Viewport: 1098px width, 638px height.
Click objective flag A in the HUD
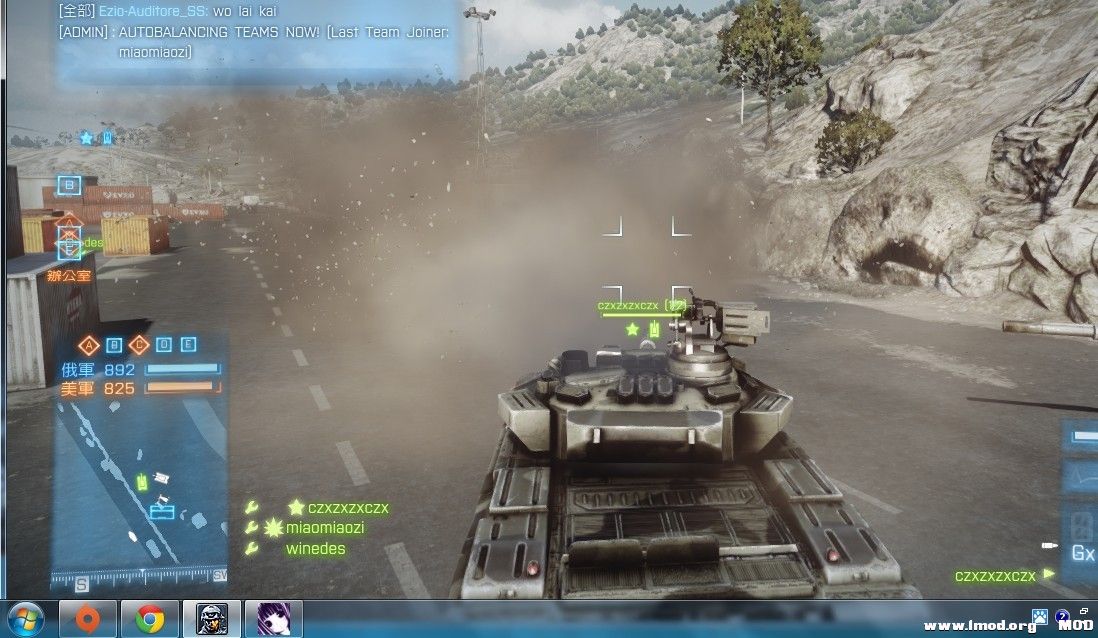tap(89, 346)
